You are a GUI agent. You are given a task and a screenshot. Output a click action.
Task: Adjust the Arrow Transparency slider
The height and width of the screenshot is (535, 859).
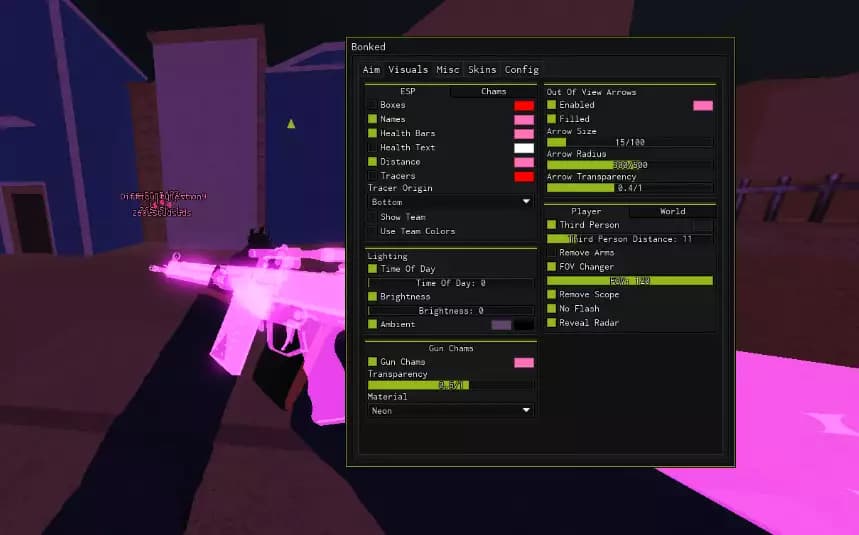[x=630, y=188]
